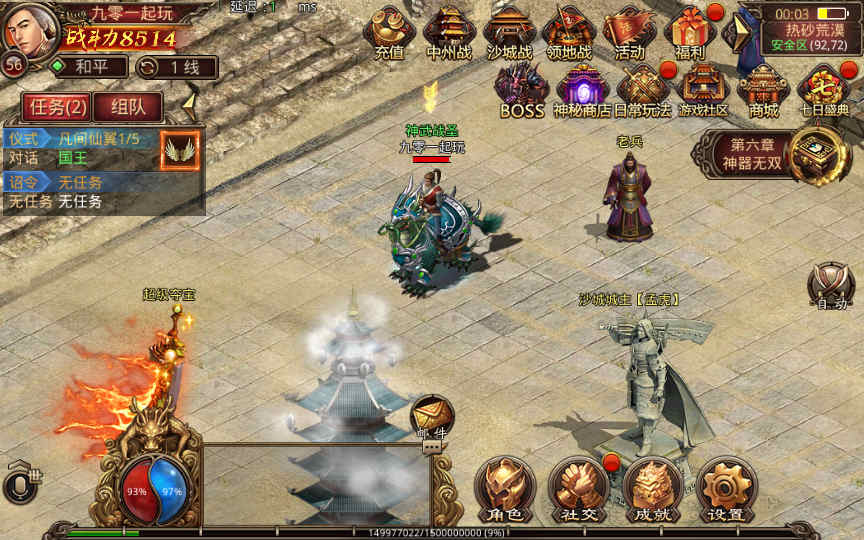The width and height of the screenshot is (864, 540).
Task: Open the 商城 store
Action: point(763,90)
